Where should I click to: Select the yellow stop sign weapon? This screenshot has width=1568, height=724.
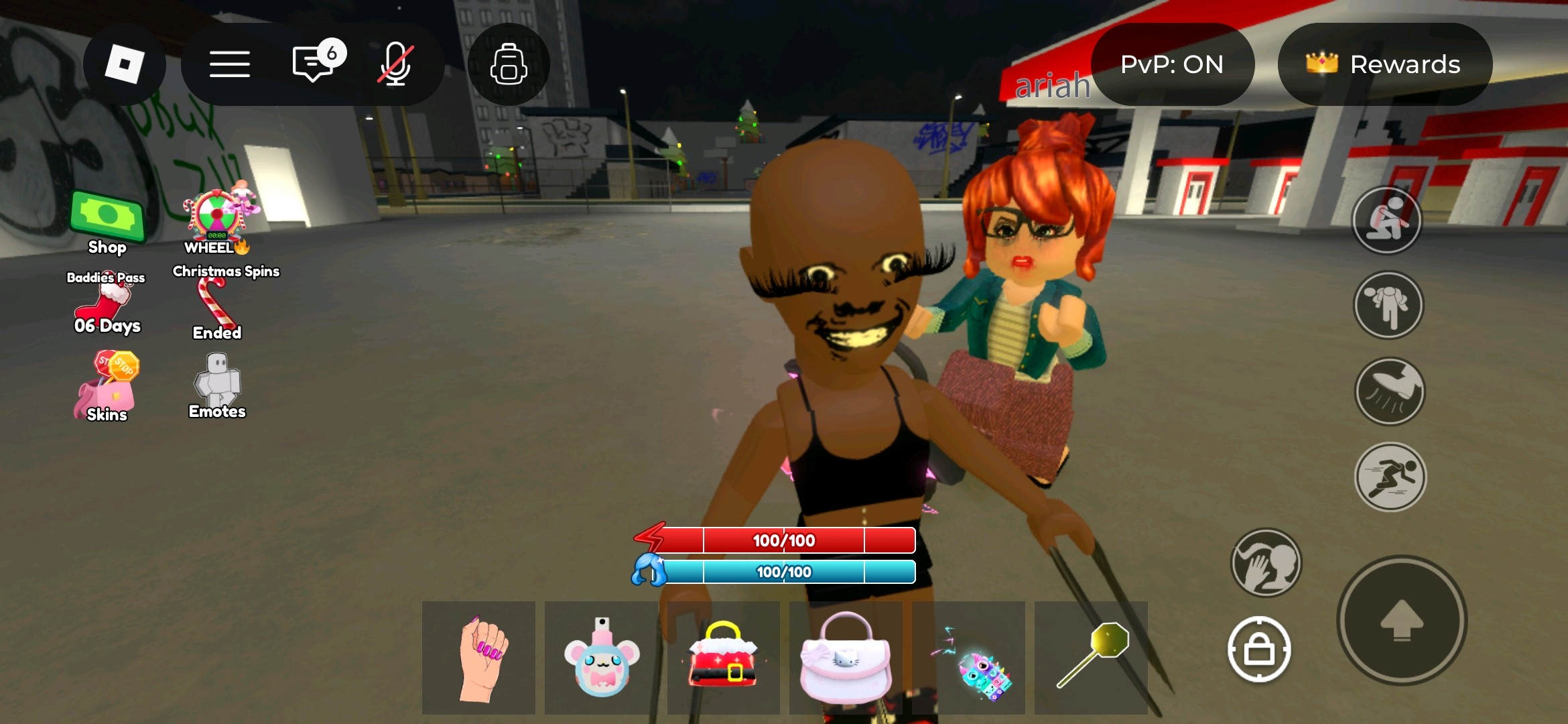(x=1091, y=658)
